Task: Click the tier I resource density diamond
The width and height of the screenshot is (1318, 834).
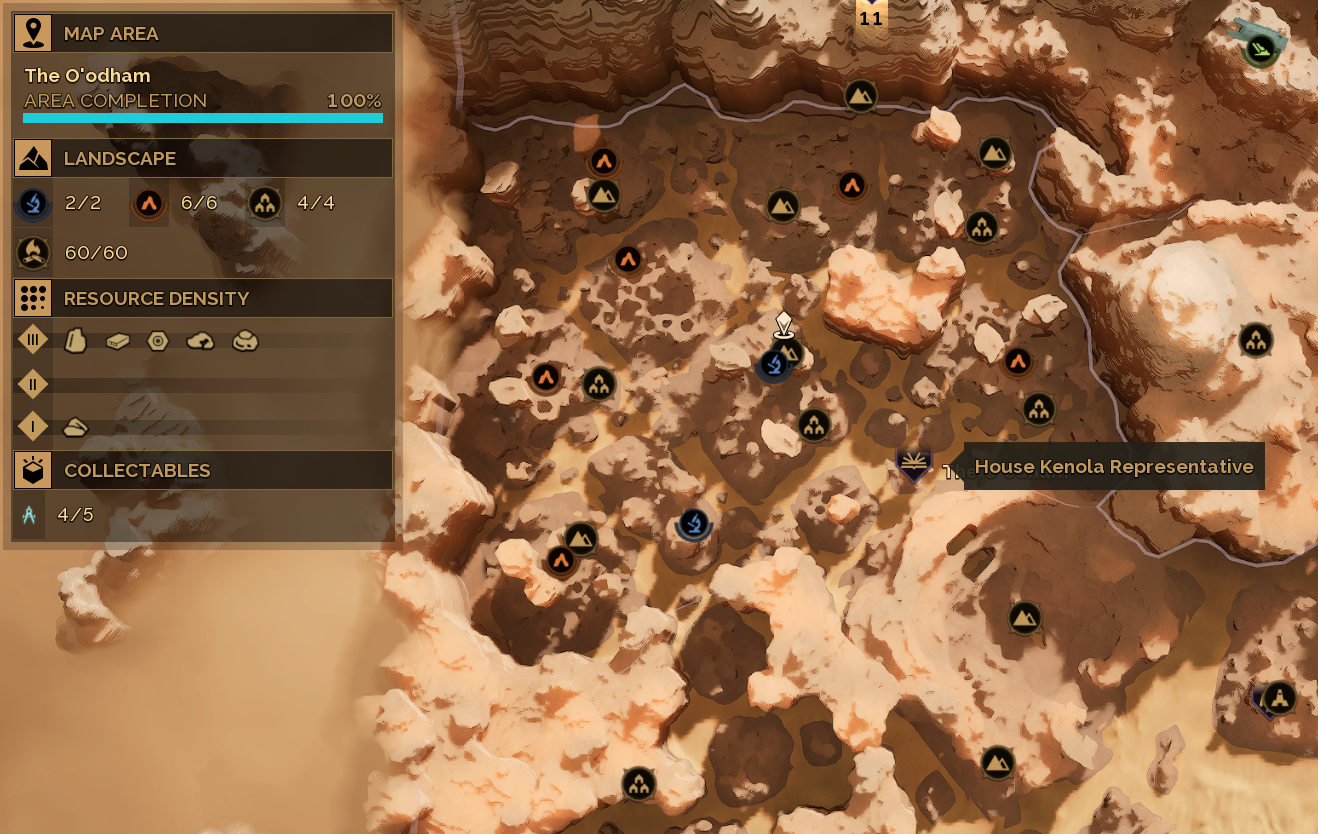Action: (33, 427)
